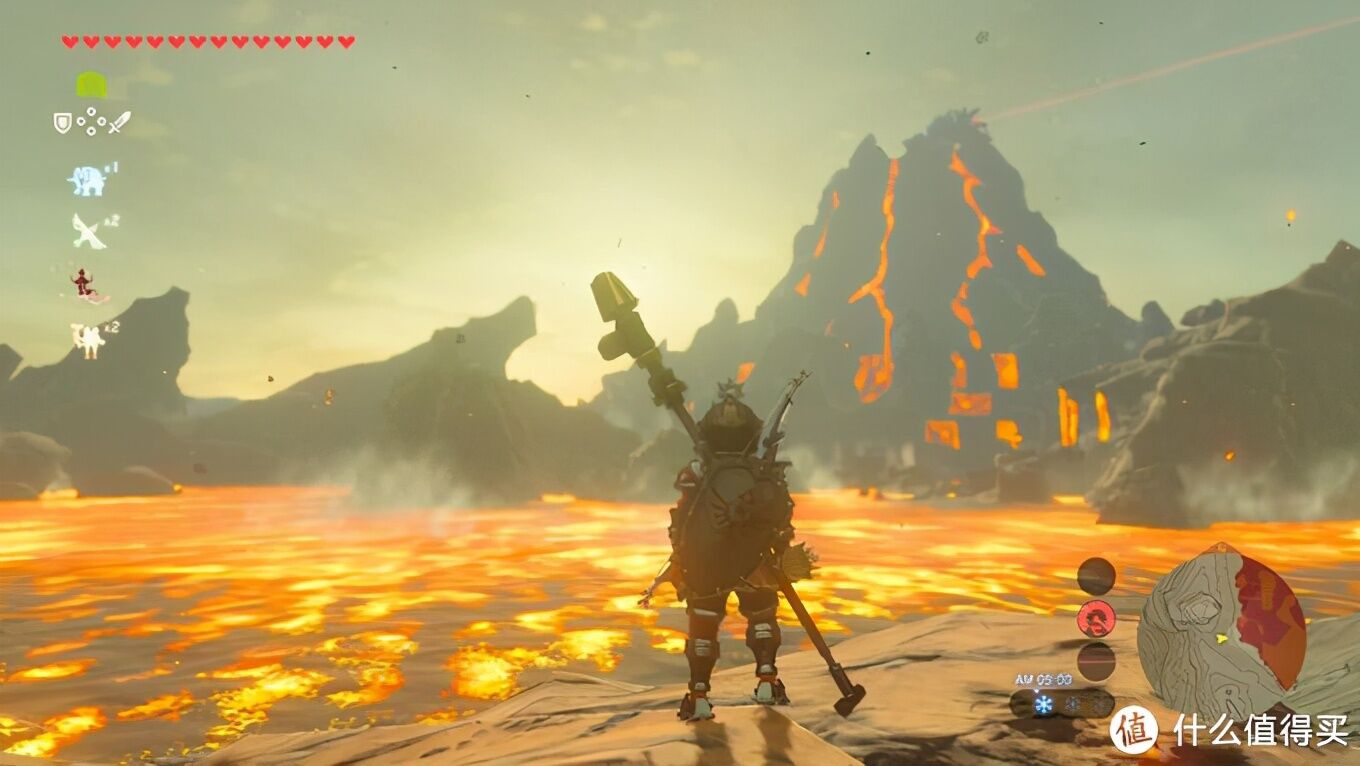Select the sword icon beside the d-pad

pyautogui.click(x=119, y=123)
